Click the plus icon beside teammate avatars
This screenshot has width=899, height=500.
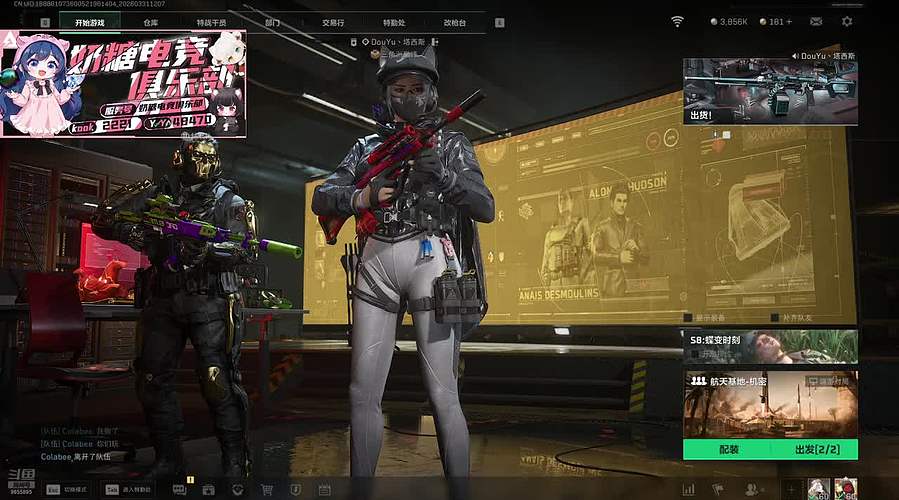point(790,490)
